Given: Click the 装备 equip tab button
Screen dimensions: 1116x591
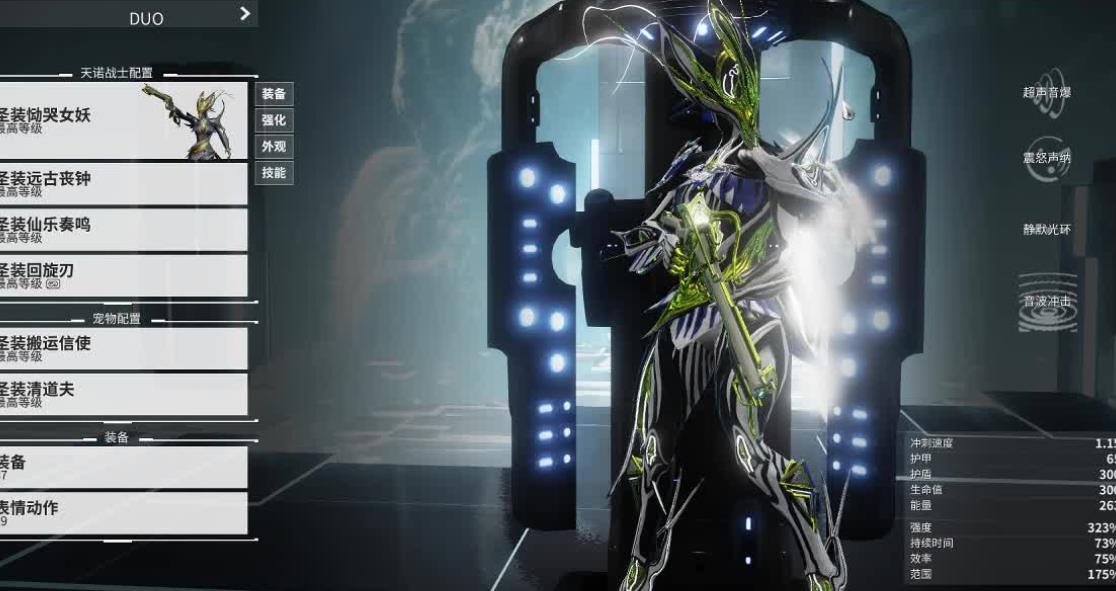Looking at the screenshot, I should click(x=274, y=94).
